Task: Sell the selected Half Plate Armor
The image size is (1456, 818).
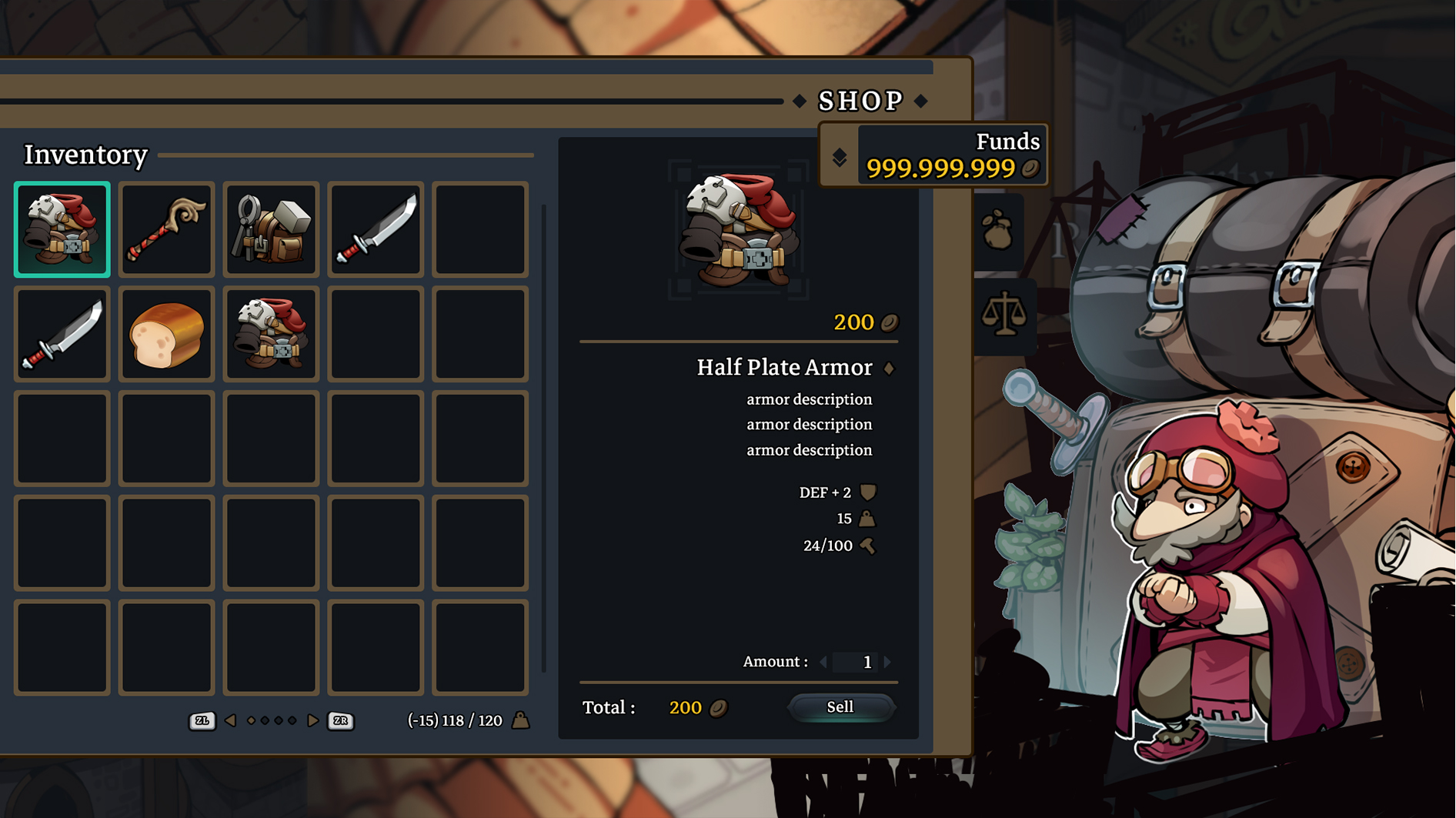Action: [840, 707]
